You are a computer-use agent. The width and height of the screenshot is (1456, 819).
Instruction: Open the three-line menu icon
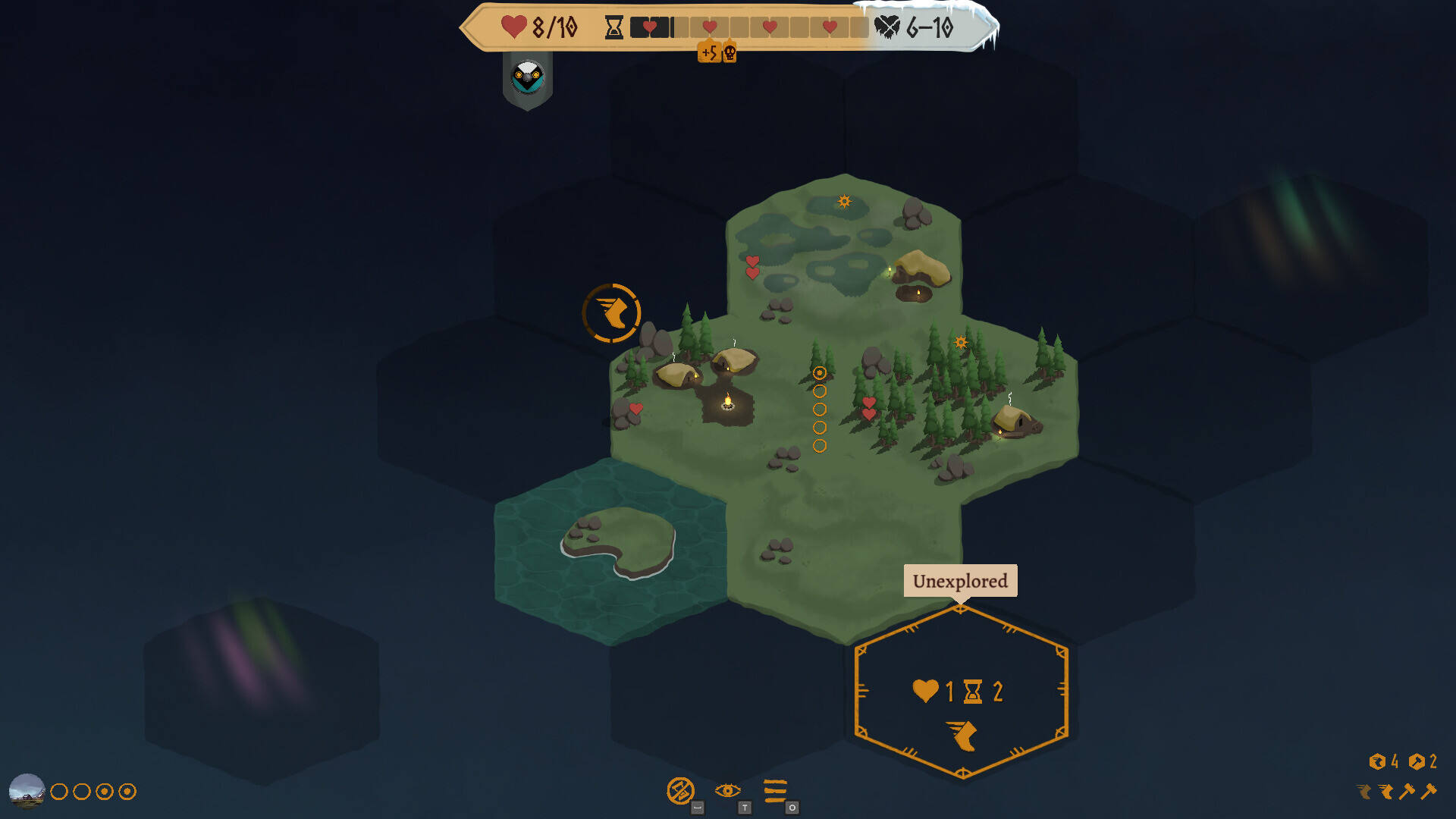[775, 791]
